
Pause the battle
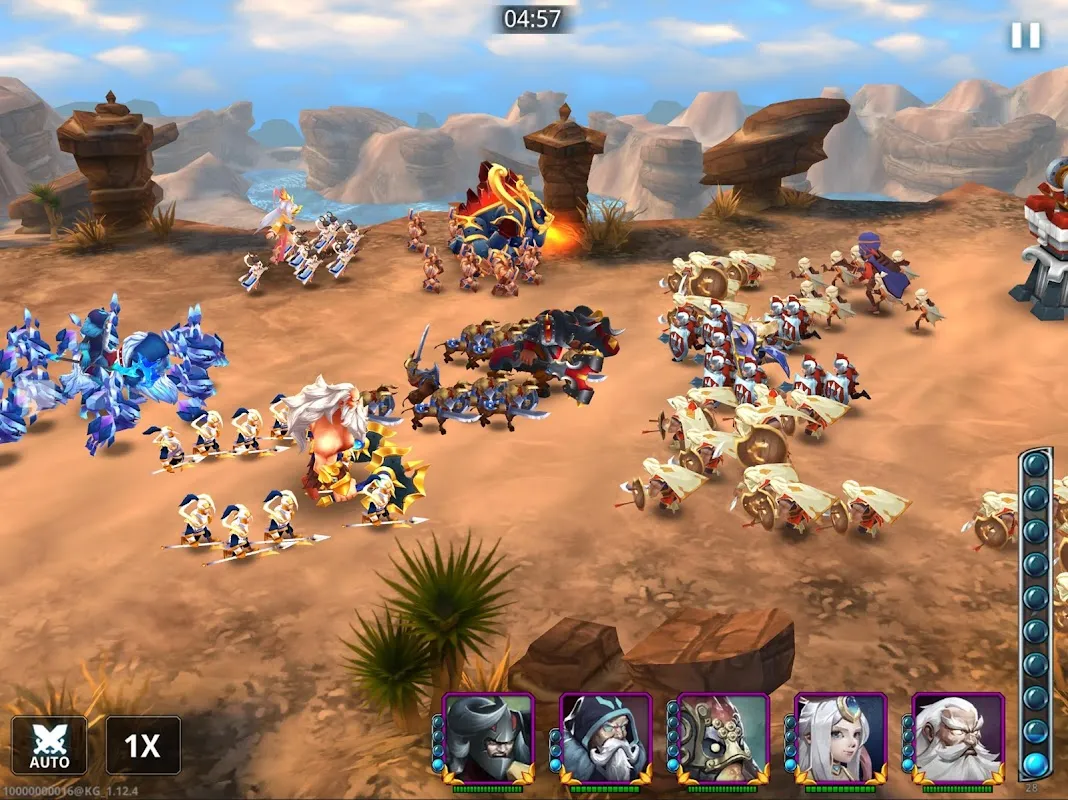[1025, 36]
